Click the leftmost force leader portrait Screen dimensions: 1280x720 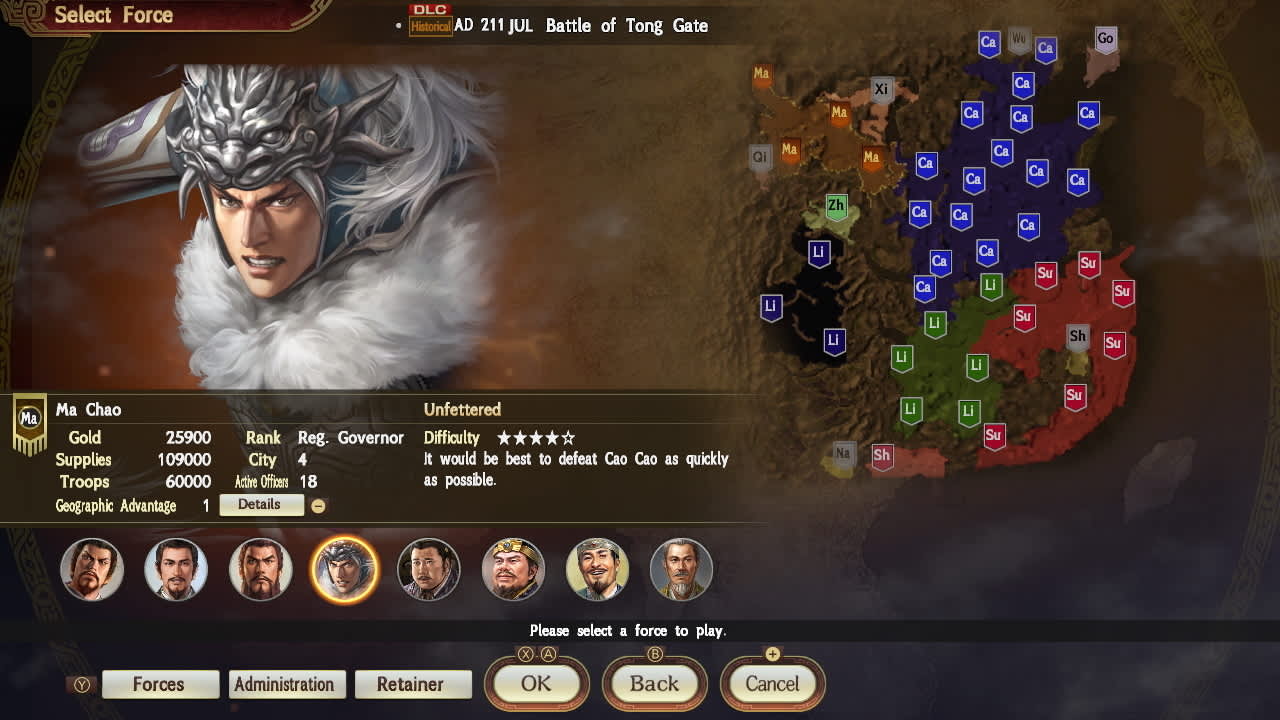[92, 569]
